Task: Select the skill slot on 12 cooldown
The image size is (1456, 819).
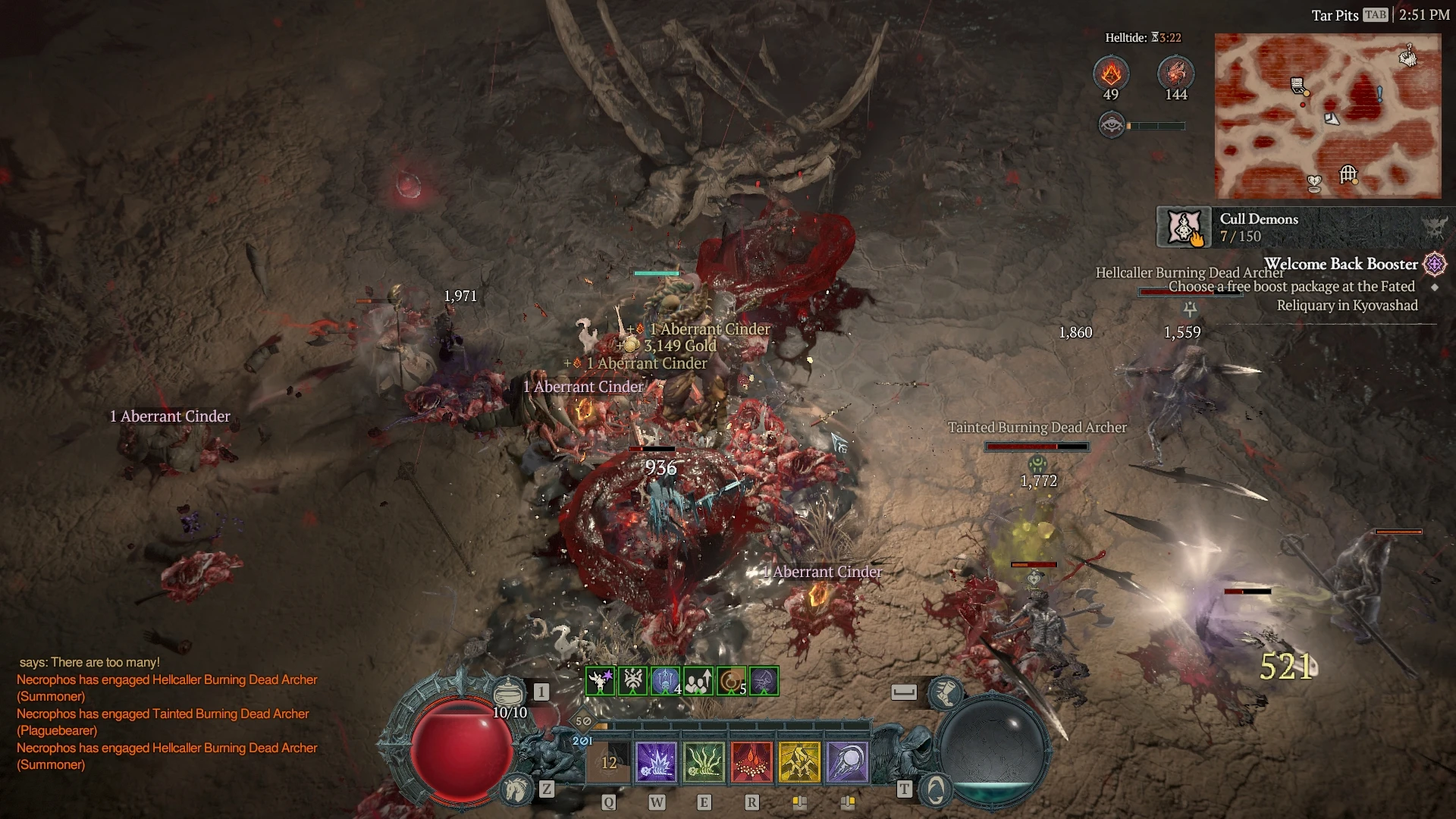Action: pyautogui.click(x=609, y=762)
